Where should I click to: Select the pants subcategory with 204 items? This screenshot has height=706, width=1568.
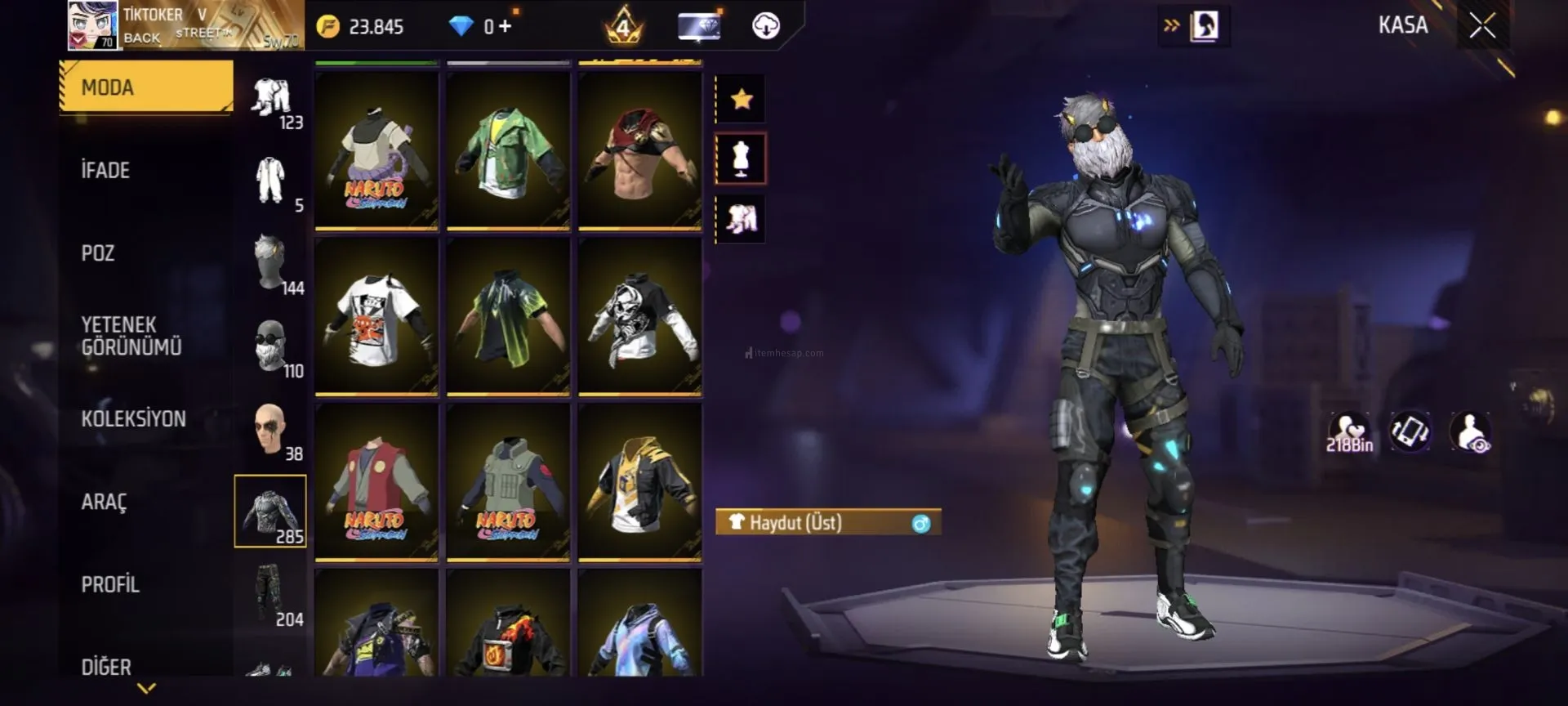(270, 594)
